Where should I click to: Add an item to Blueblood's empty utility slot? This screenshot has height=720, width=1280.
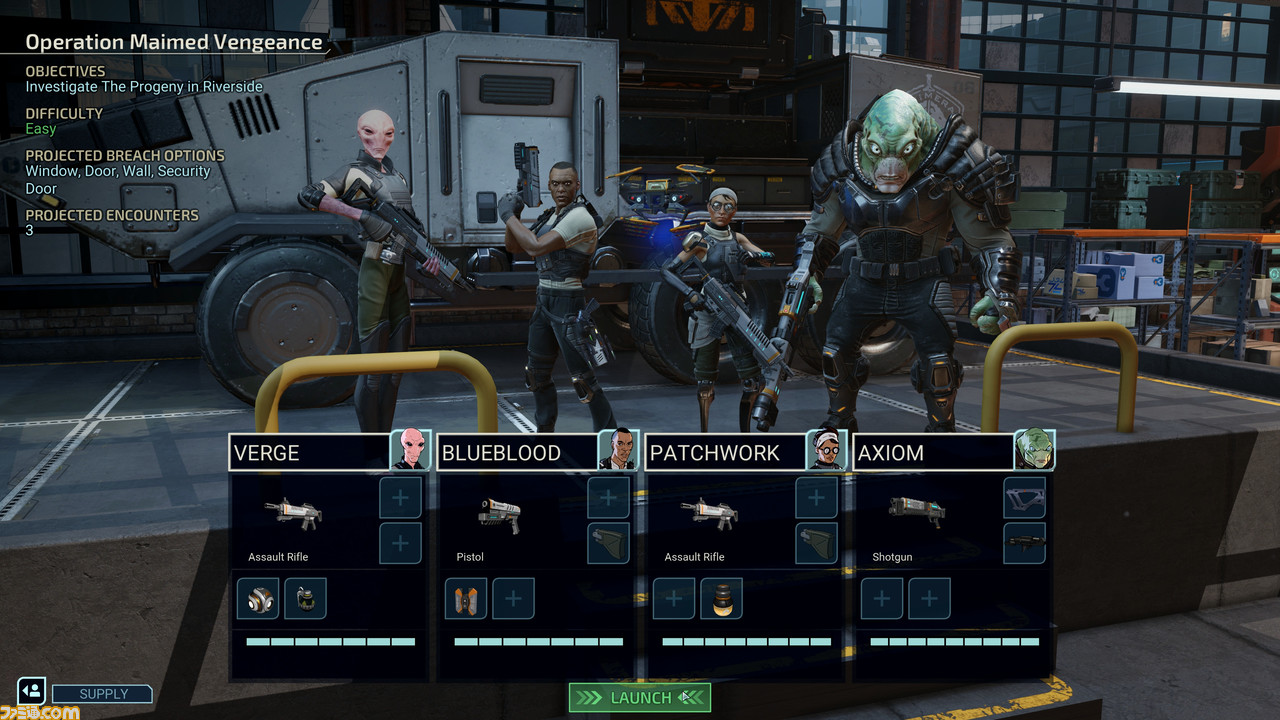coord(513,598)
